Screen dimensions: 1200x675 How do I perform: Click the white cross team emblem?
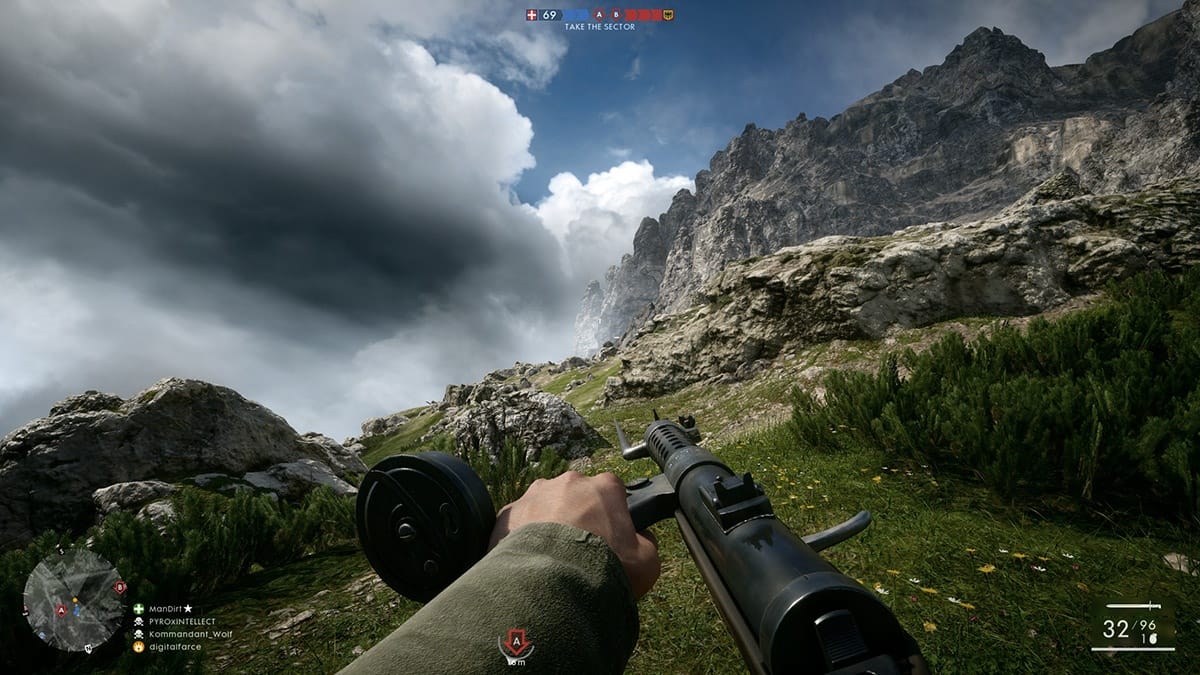[x=532, y=15]
